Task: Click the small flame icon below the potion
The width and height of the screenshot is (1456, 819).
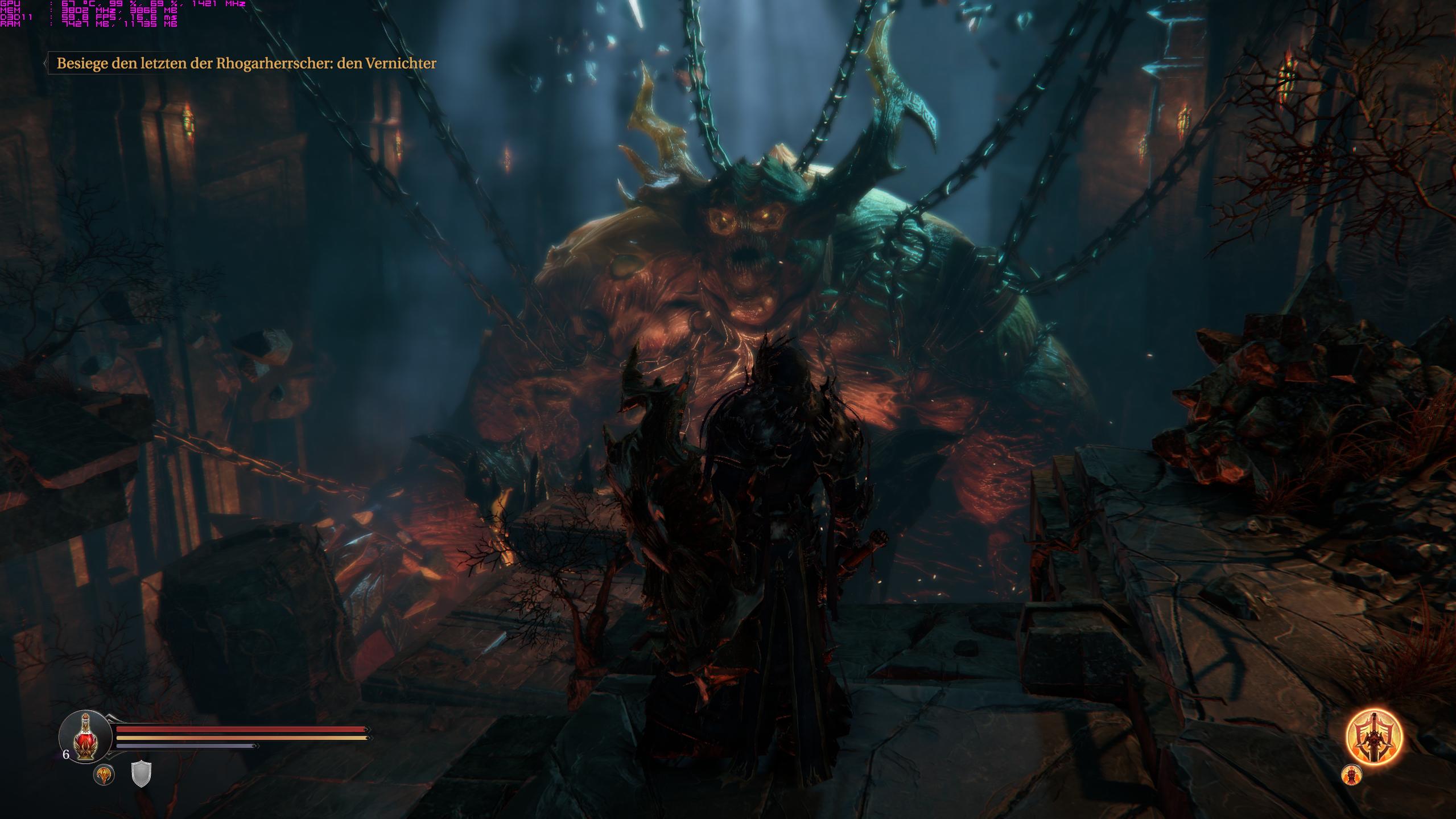Action: (104, 775)
